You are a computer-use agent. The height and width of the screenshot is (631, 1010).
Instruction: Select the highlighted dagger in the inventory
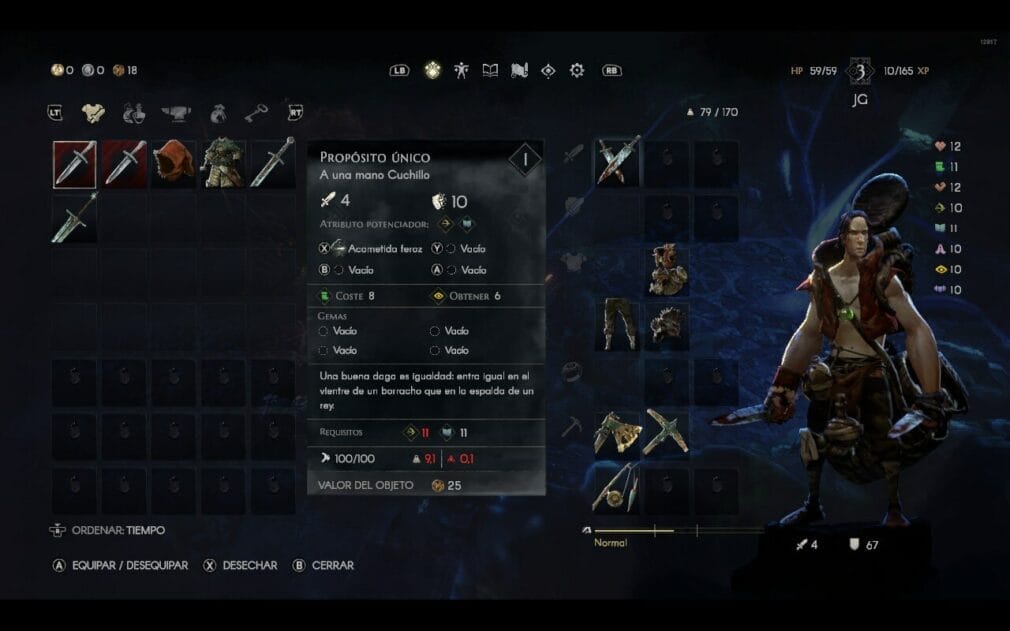(75, 164)
